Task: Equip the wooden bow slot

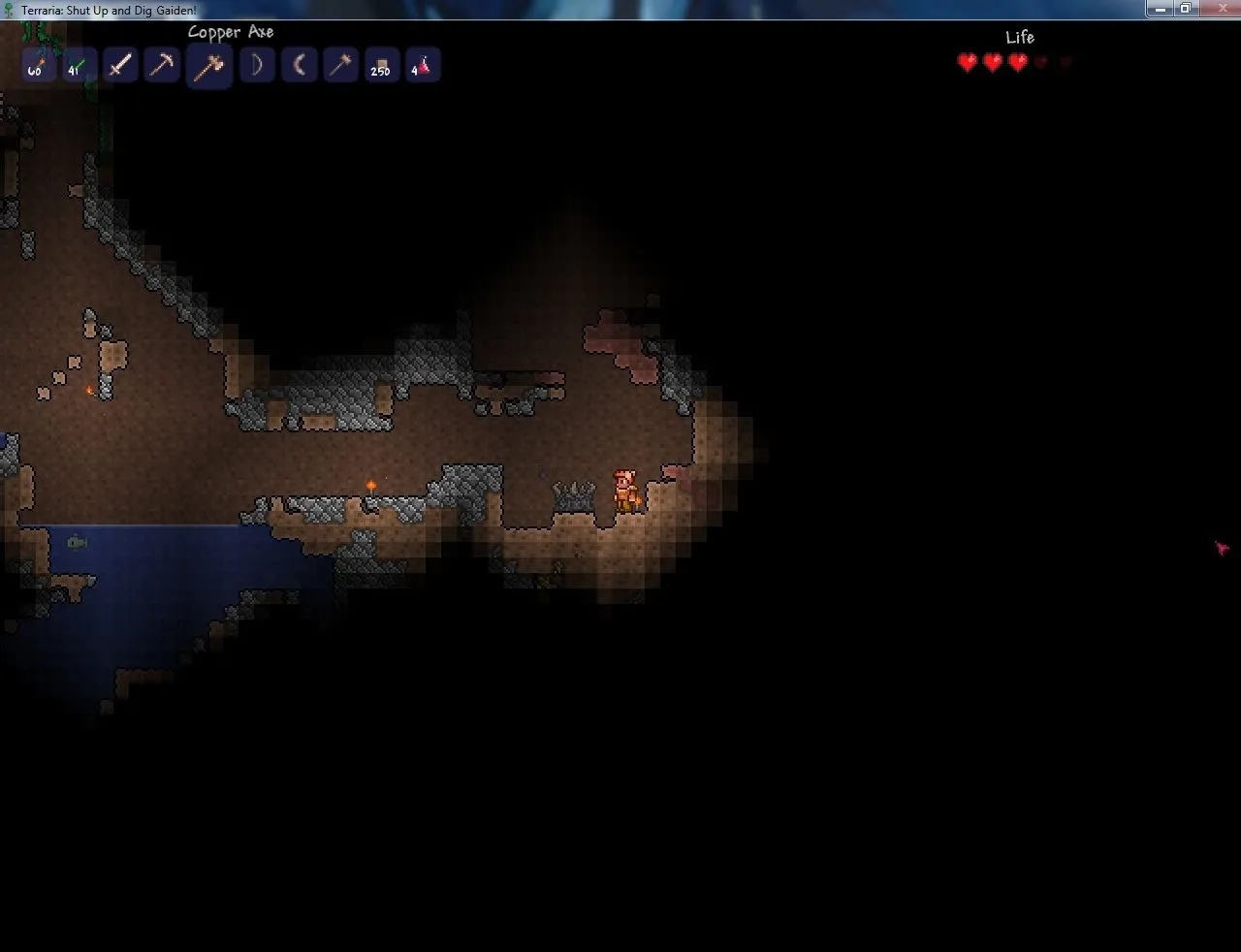Action: [257, 66]
